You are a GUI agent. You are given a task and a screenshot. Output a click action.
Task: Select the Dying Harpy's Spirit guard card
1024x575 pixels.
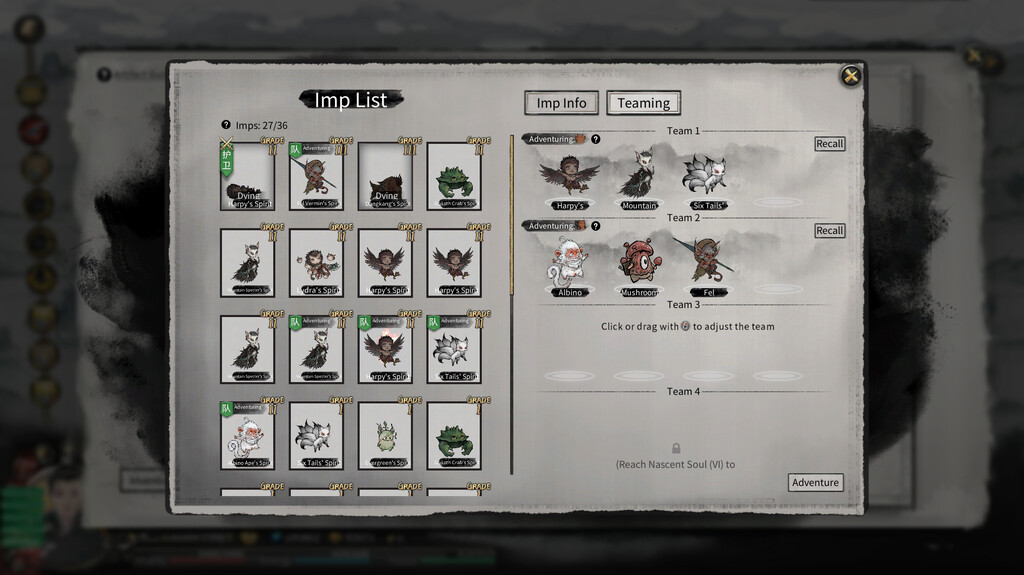pyautogui.click(x=247, y=177)
